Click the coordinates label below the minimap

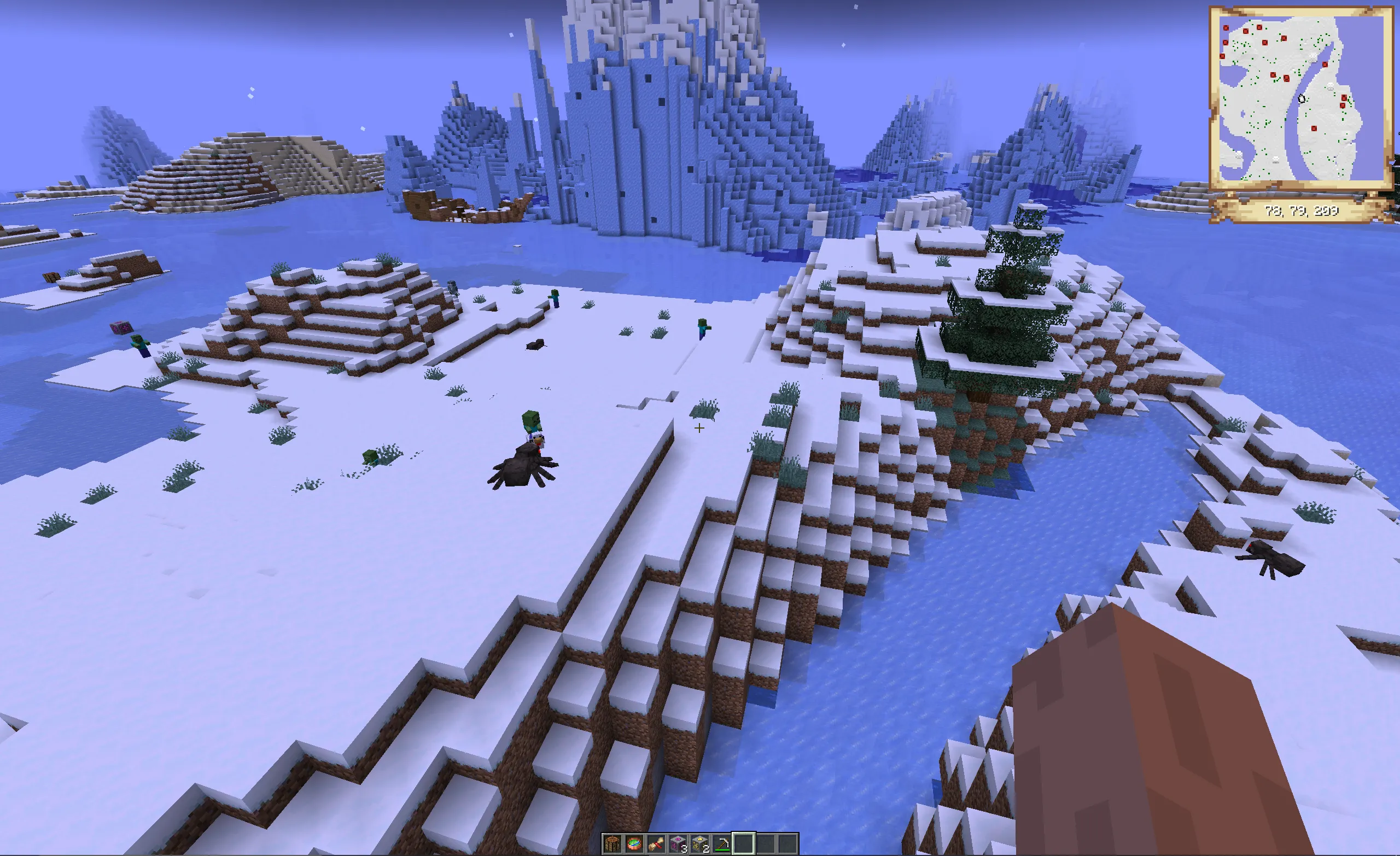[1303, 209]
